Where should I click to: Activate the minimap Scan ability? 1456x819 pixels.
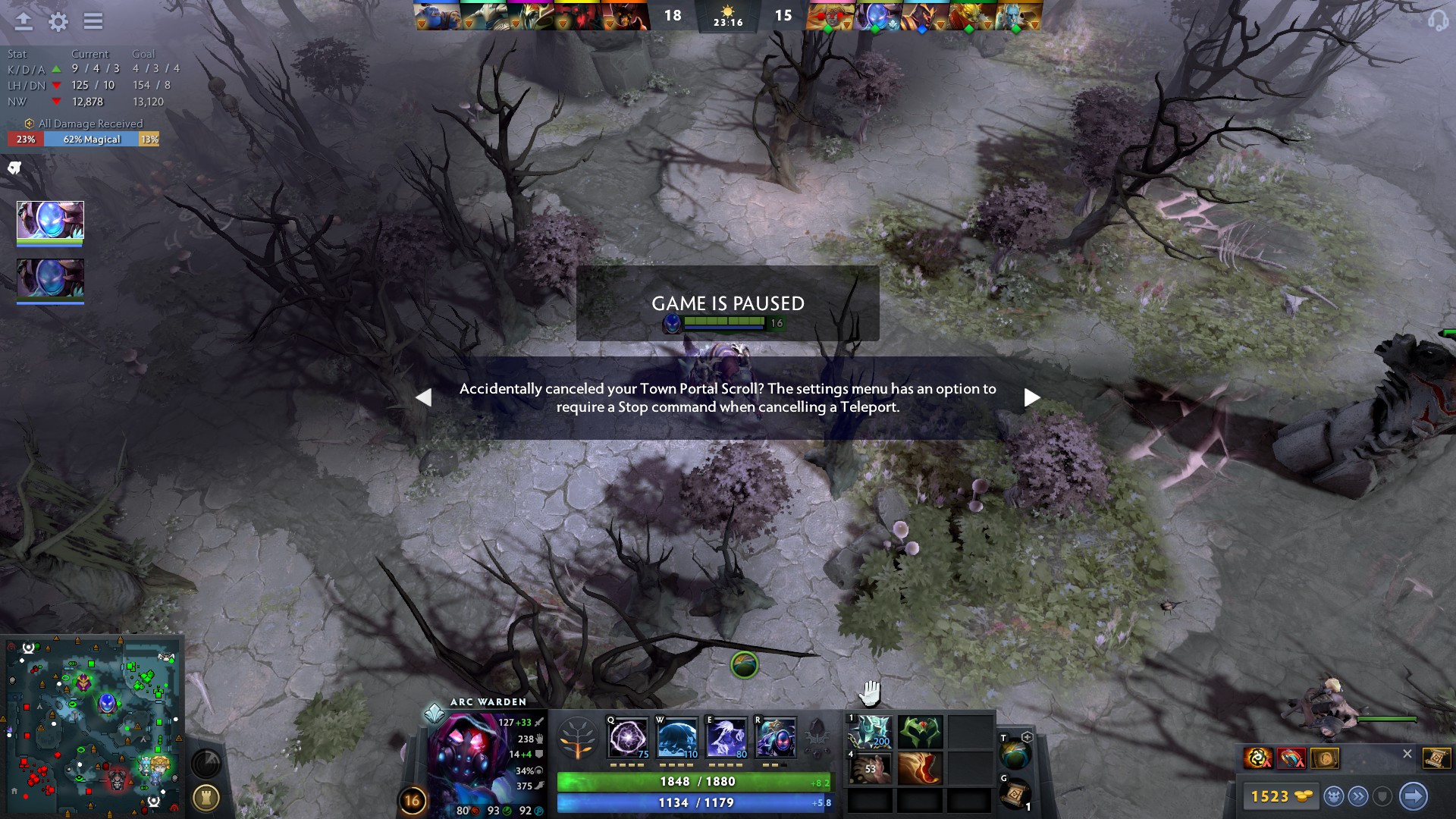[x=206, y=764]
